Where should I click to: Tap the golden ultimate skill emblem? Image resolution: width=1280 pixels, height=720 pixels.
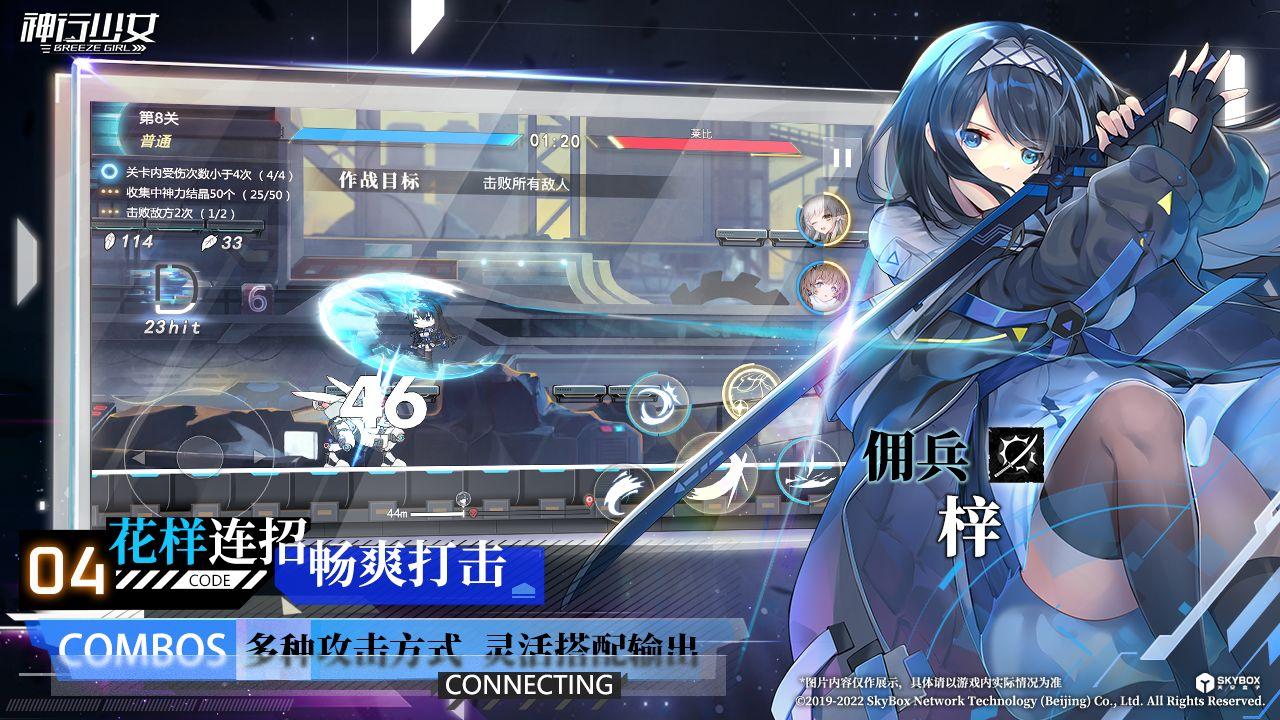[749, 390]
